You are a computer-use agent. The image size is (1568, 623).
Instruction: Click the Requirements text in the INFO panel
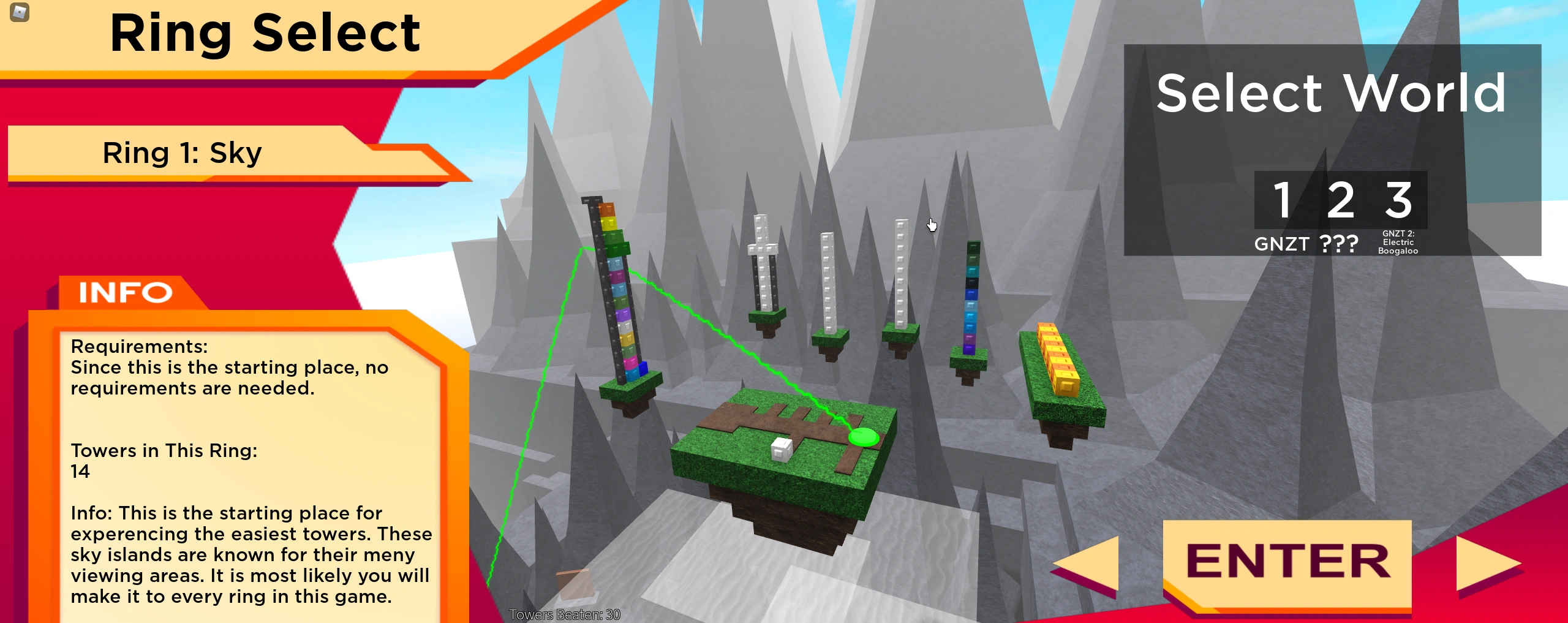point(140,346)
